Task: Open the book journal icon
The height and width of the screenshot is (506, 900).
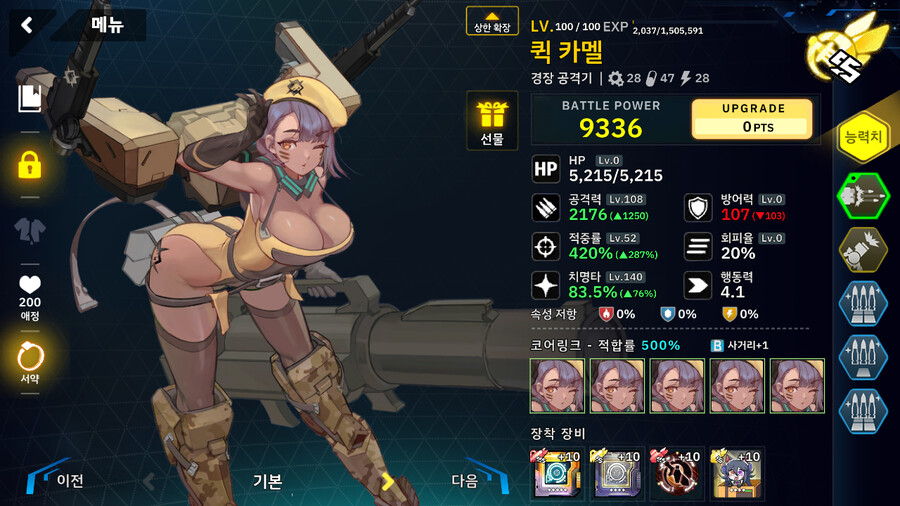Action: coord(29,97)
